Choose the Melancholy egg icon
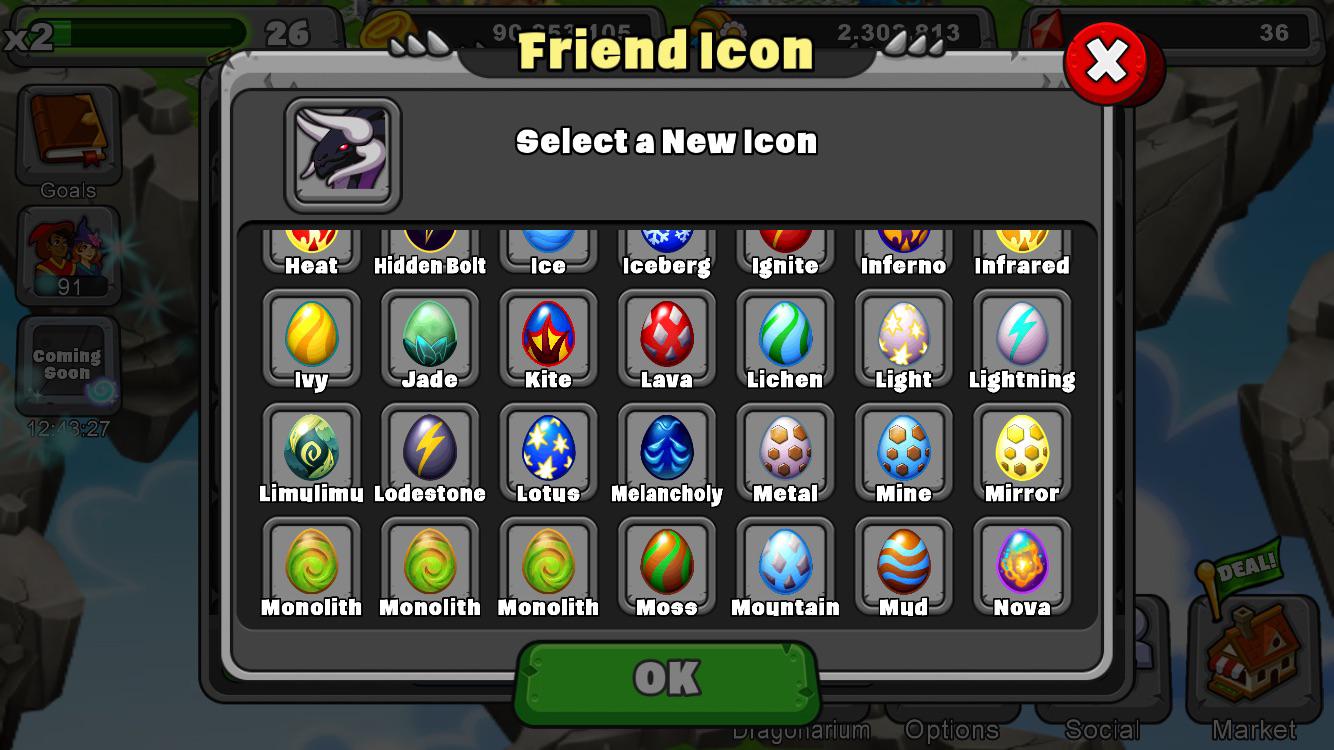This screenshot has height=750, width=1334. click(667, 449)
